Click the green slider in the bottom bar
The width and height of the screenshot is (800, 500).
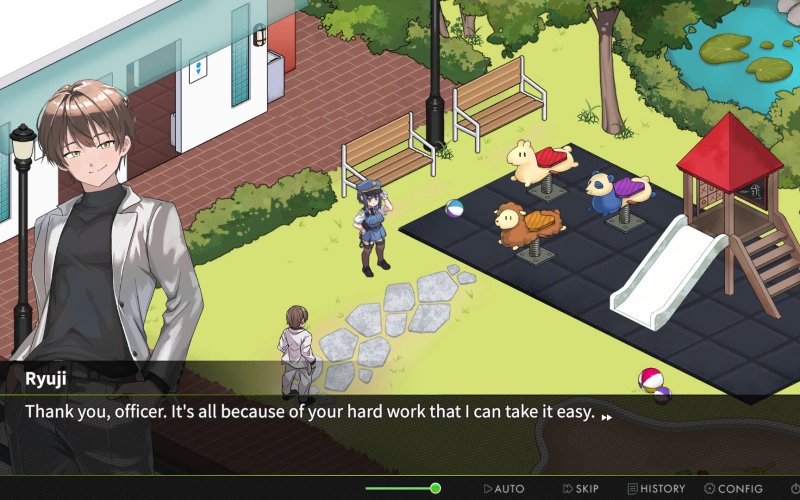[x=435, y=488]
